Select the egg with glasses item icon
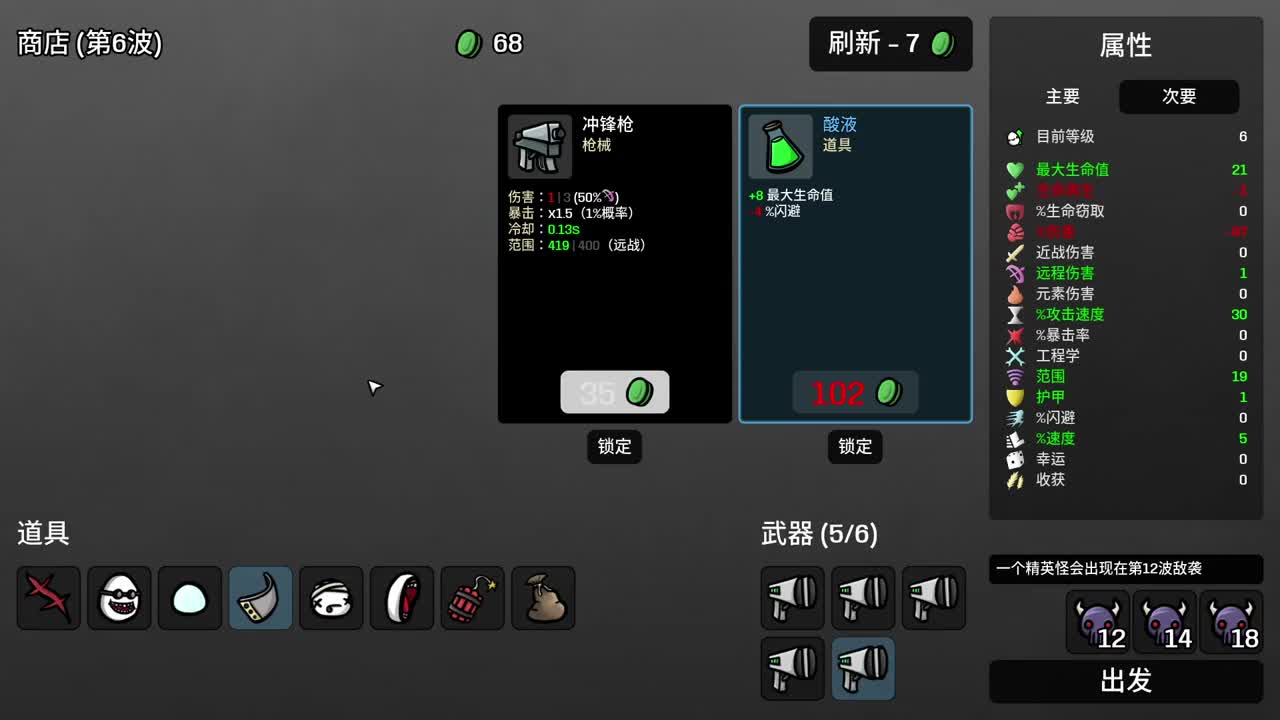Screen dimensions: 1280x720 [119, 598]
